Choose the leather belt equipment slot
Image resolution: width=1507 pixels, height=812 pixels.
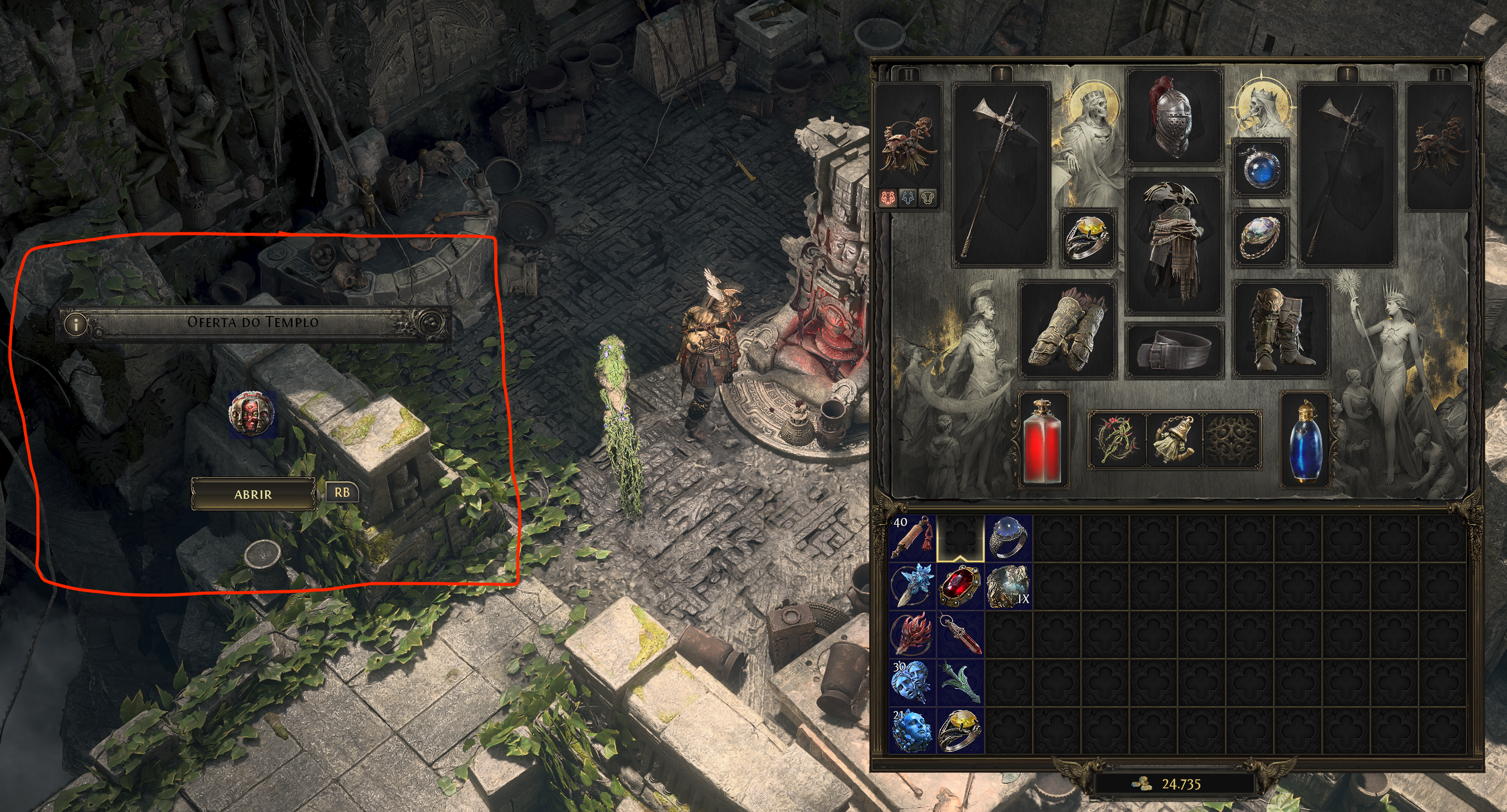coord(1174,350)
